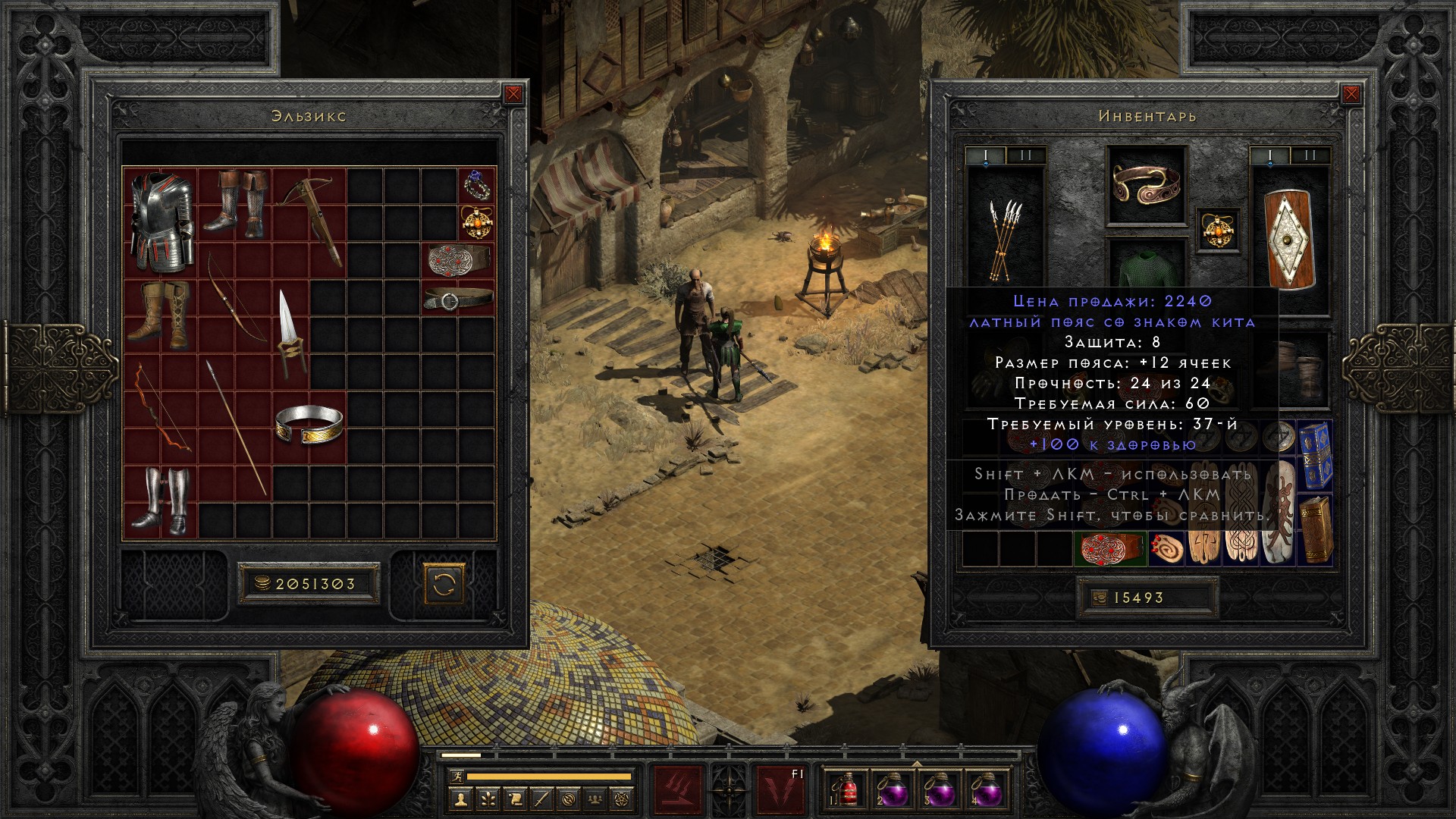This screenshot has width=1456, height=819.
Task: Open the F1 right-click skill selector
Action: click(x=781, y=790)
